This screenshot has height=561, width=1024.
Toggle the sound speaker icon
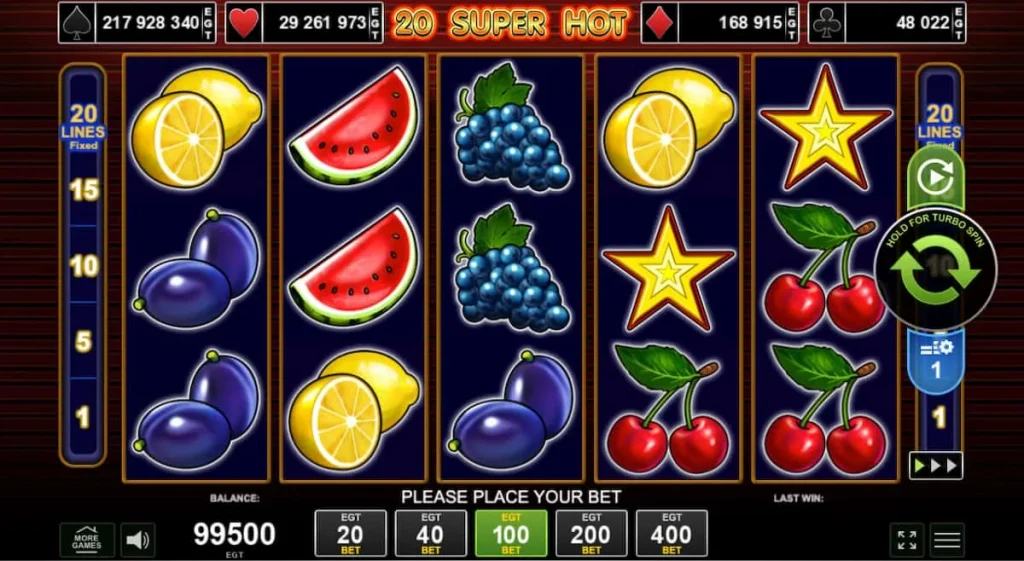coord(138,540)
